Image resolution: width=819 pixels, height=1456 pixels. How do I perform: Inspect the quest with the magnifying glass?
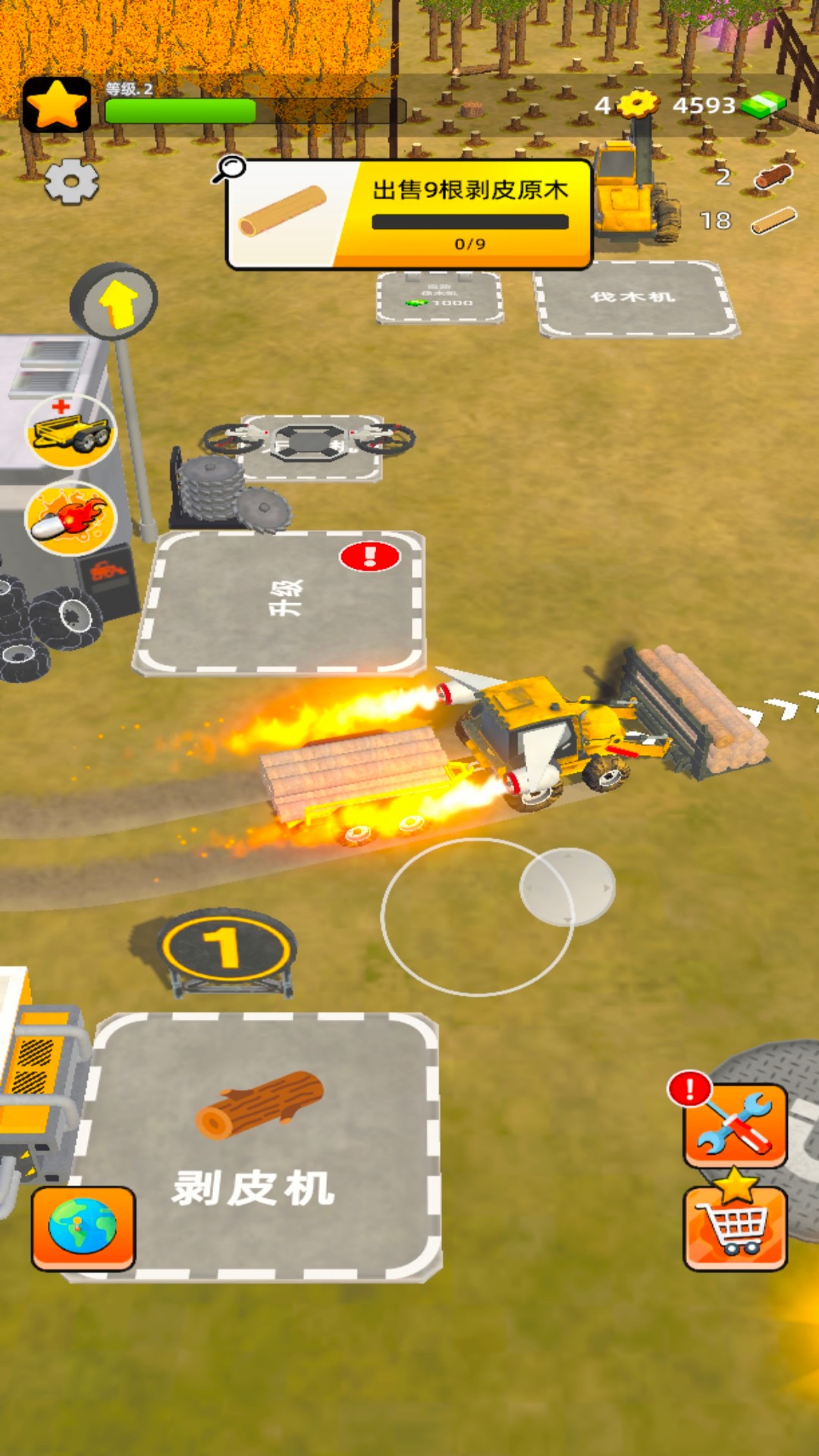(228, 168)
